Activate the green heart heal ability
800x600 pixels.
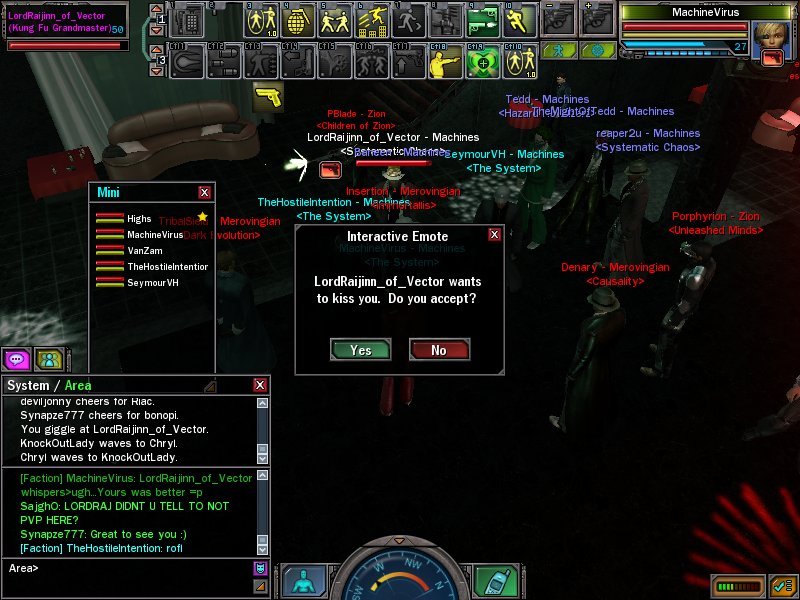click(482, 62)
